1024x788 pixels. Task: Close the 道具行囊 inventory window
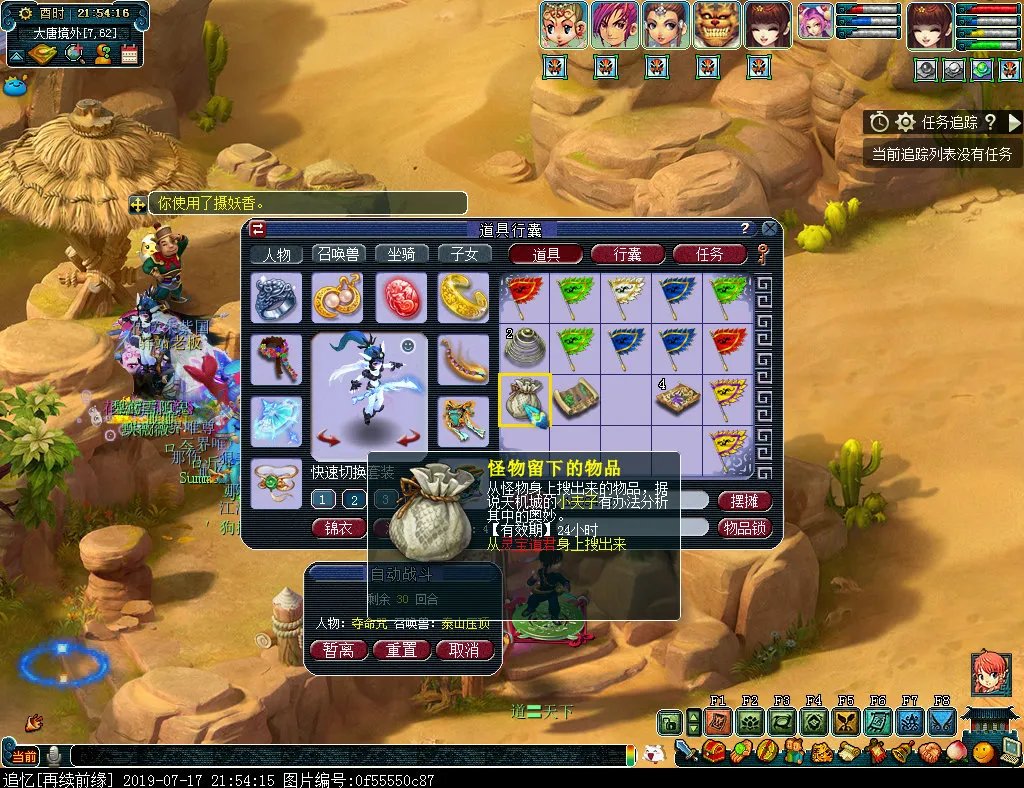tap(769, 228)
